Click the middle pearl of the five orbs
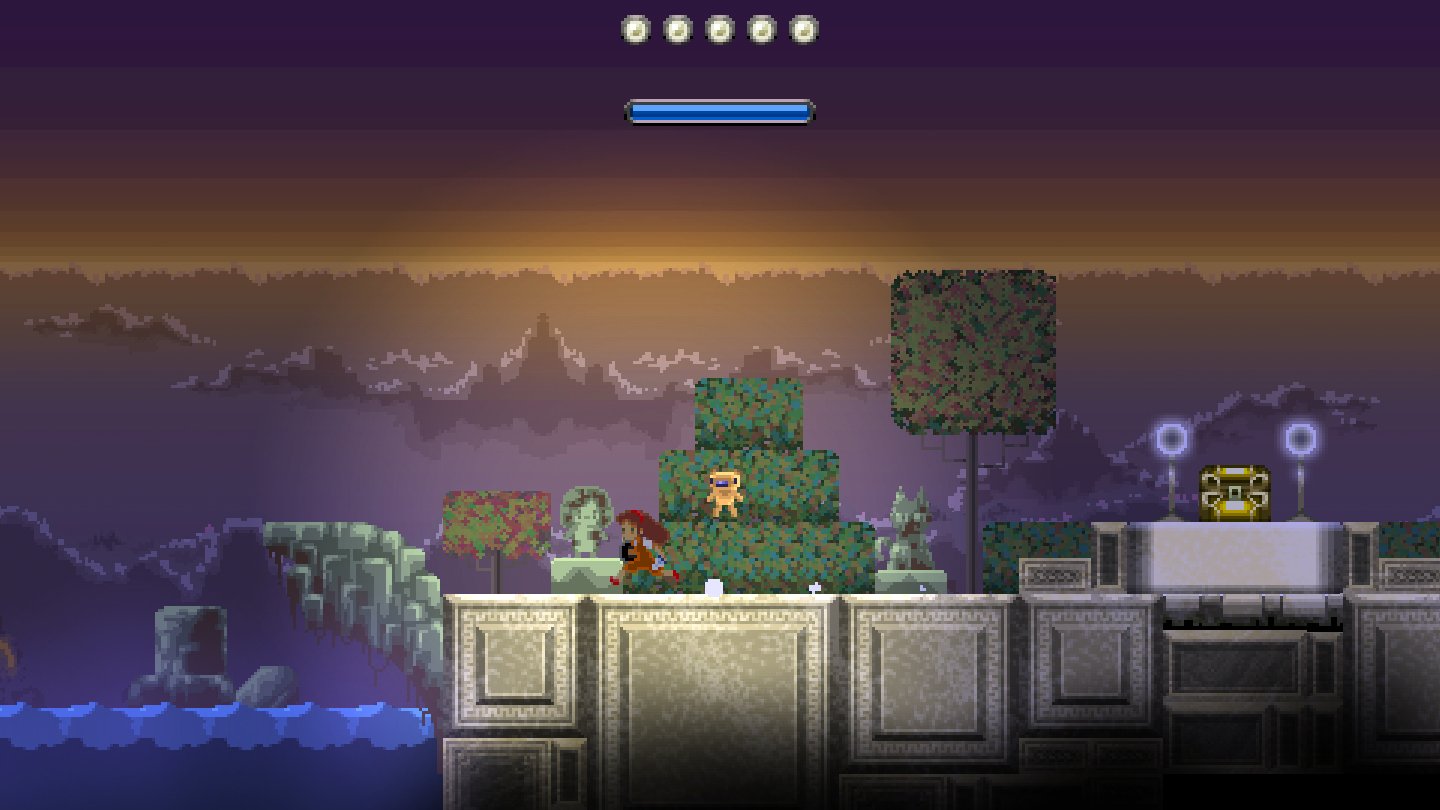 coord(720,28)
